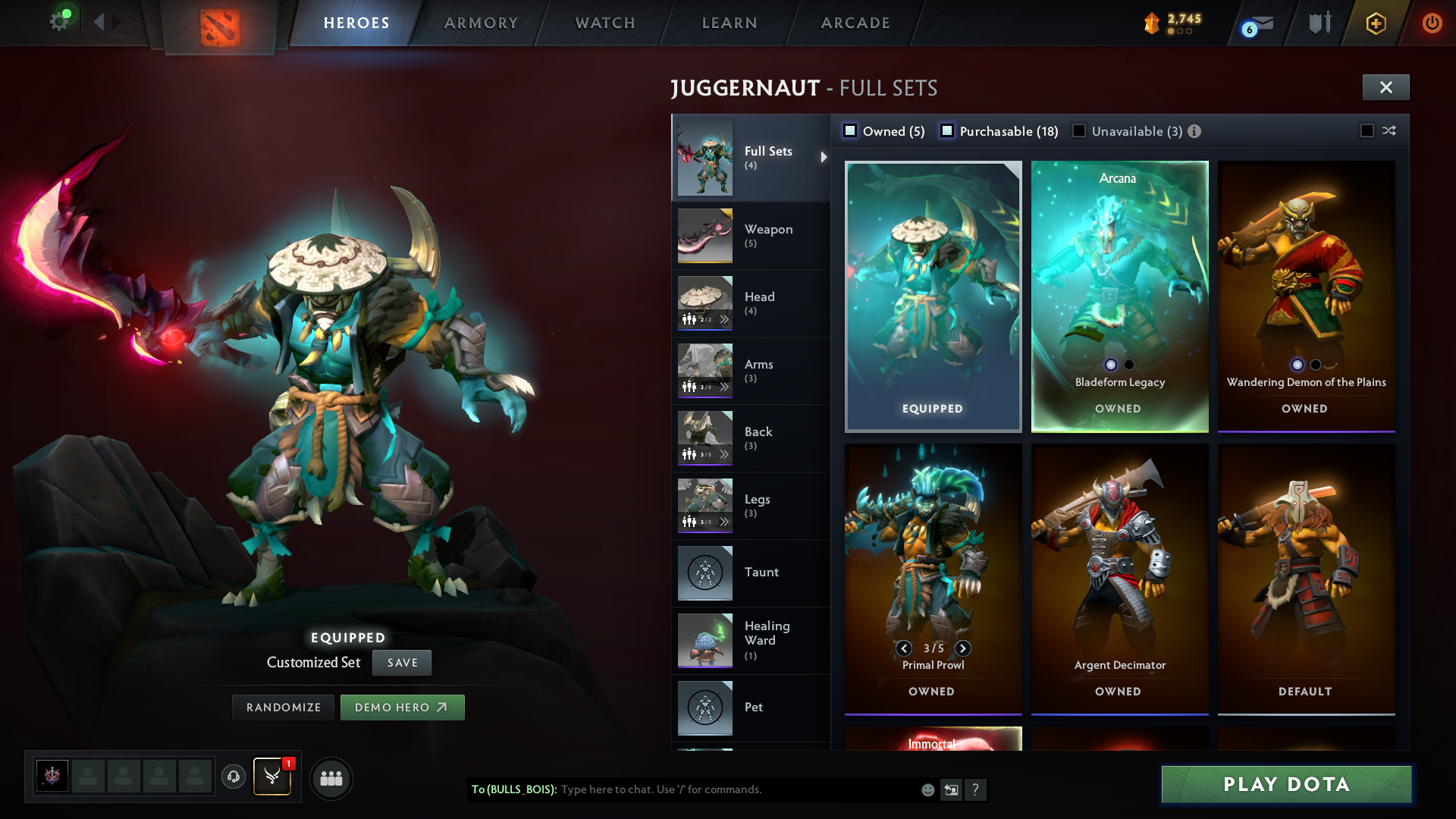Open the Arcade tab

tap(855, 23)
